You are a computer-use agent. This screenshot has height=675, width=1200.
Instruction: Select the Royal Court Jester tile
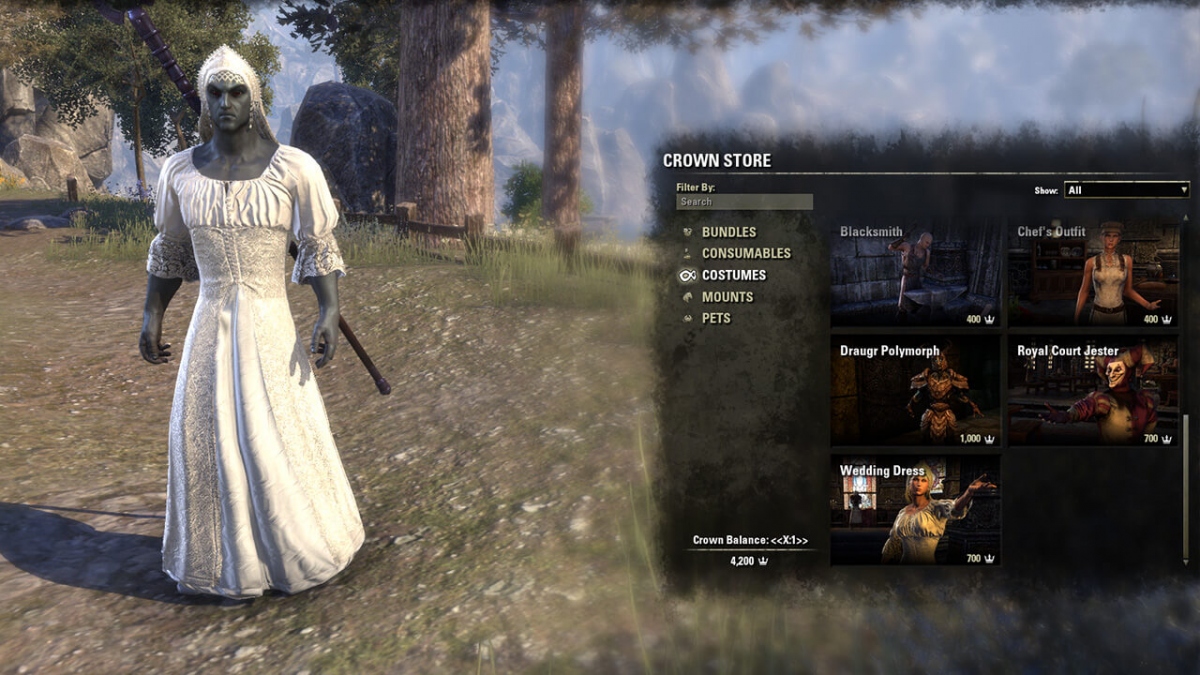point(1092,391)
